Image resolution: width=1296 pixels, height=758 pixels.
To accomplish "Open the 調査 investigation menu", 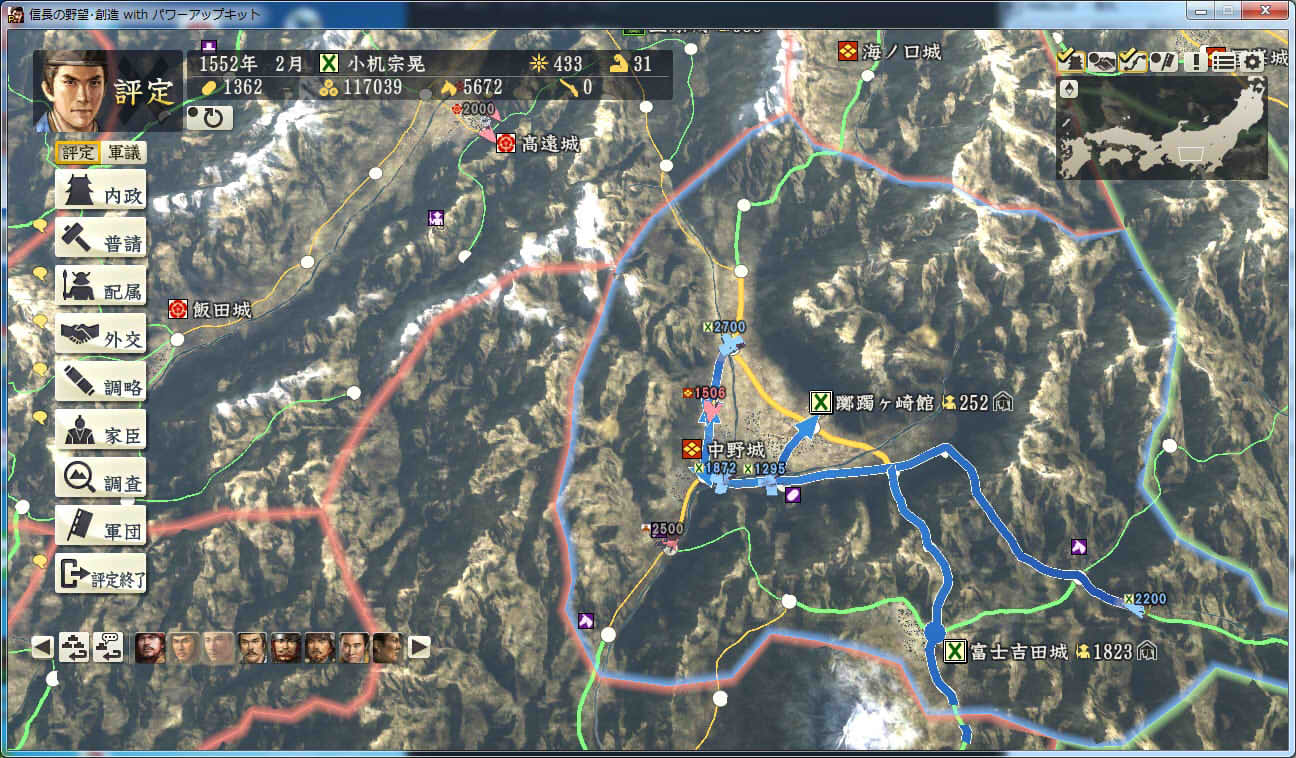I will click(101, 481).
